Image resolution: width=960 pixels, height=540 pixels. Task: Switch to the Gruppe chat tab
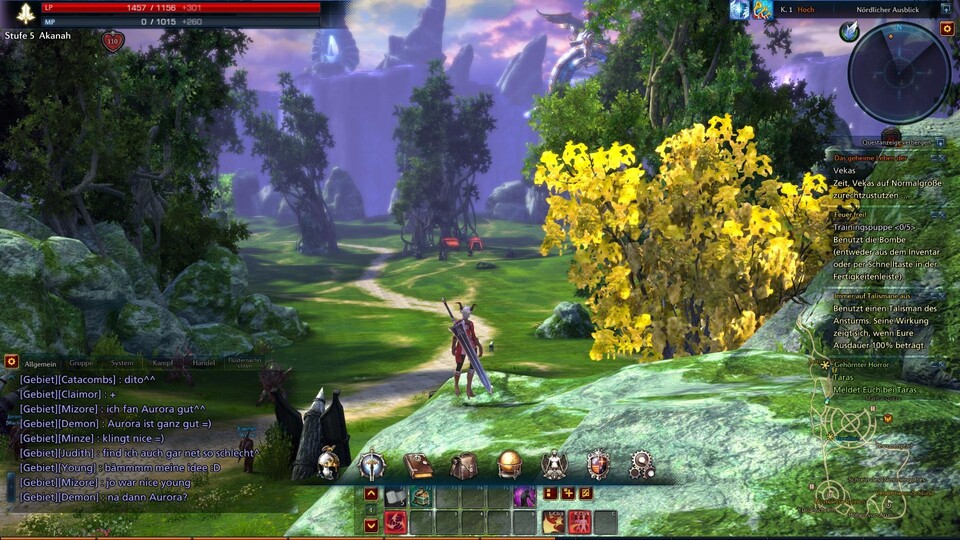[81, 363]
